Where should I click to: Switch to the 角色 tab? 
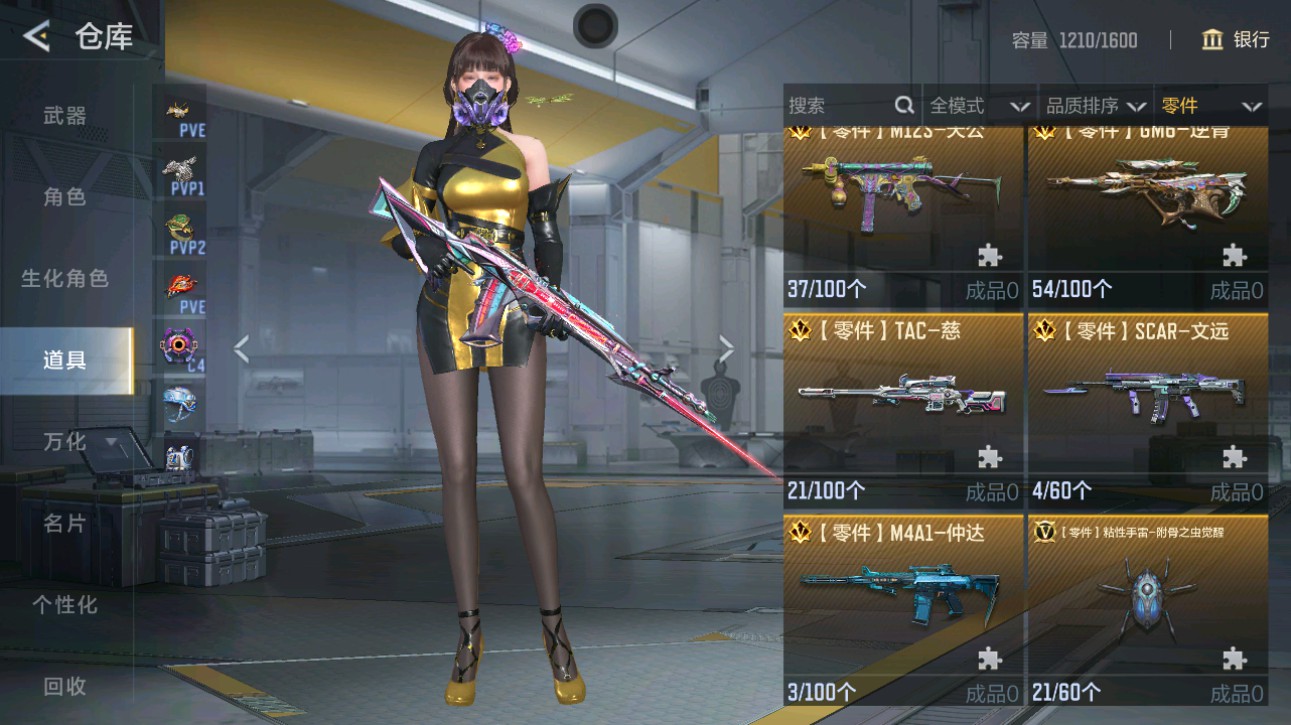[x=62, y=197]
